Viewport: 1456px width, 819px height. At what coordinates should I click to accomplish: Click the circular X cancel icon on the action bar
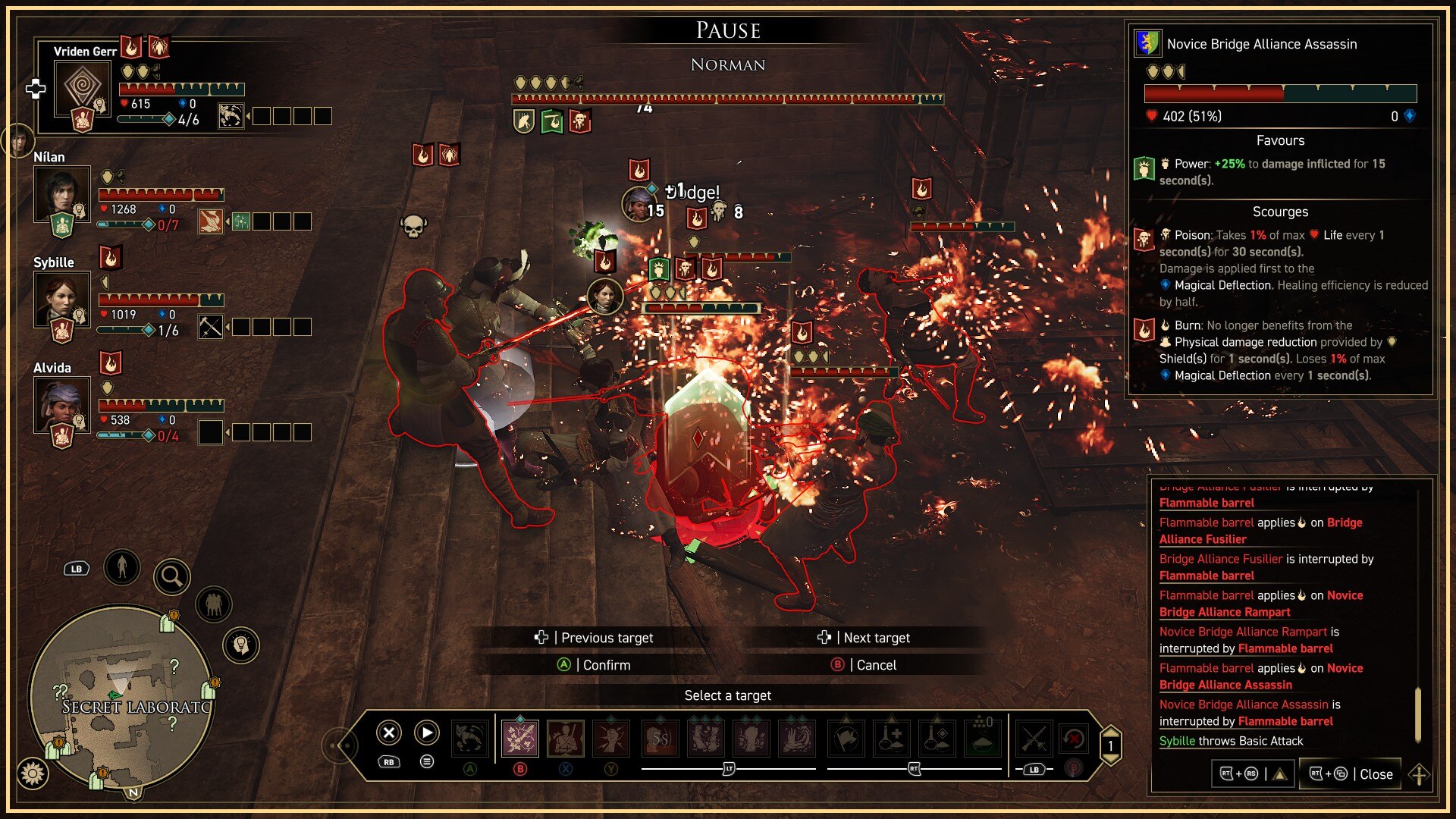click(x=388, y=733)
